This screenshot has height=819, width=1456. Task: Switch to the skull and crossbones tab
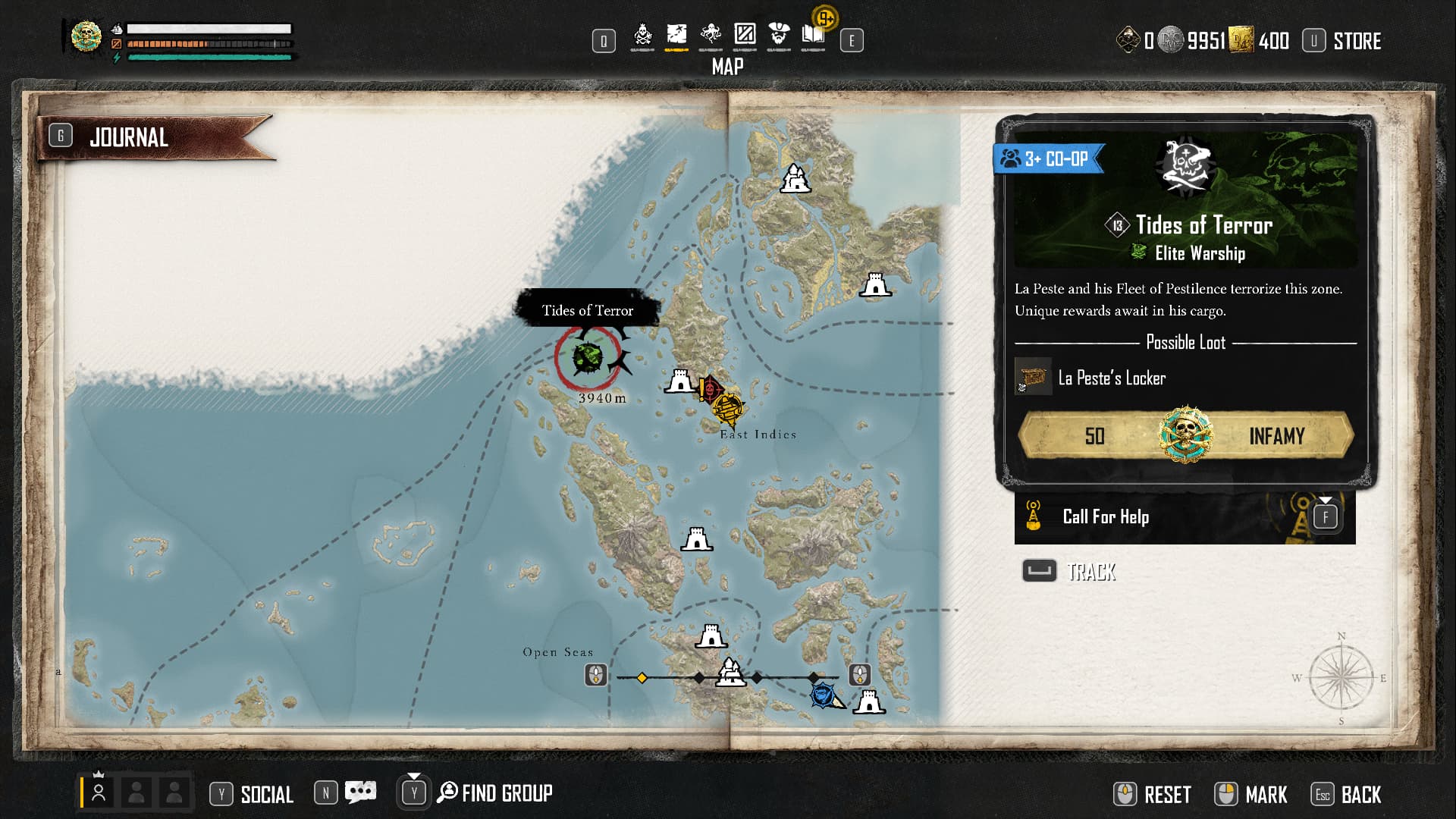(x=642, y=35)
